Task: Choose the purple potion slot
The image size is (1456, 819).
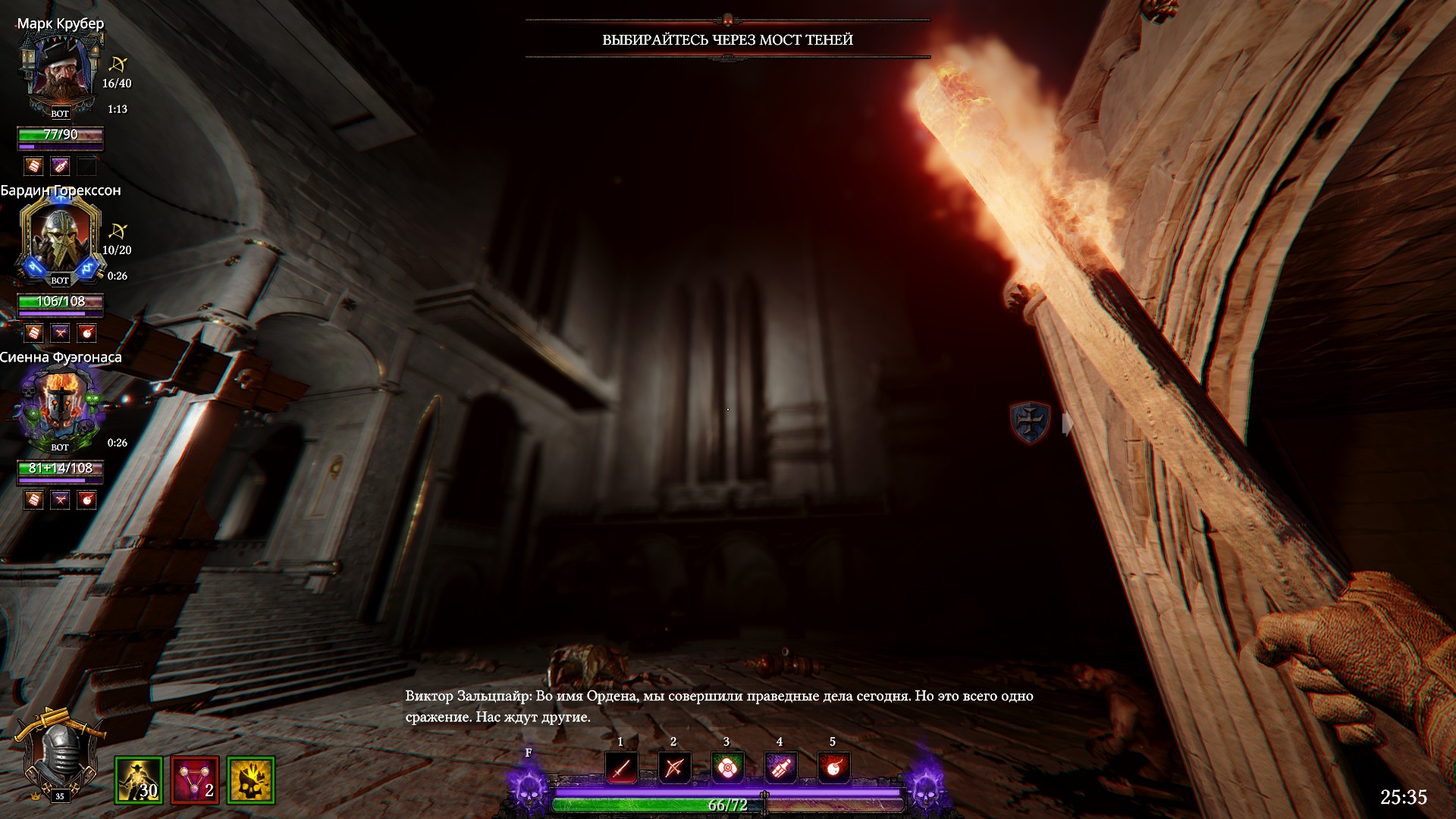Action: (780, 768)
